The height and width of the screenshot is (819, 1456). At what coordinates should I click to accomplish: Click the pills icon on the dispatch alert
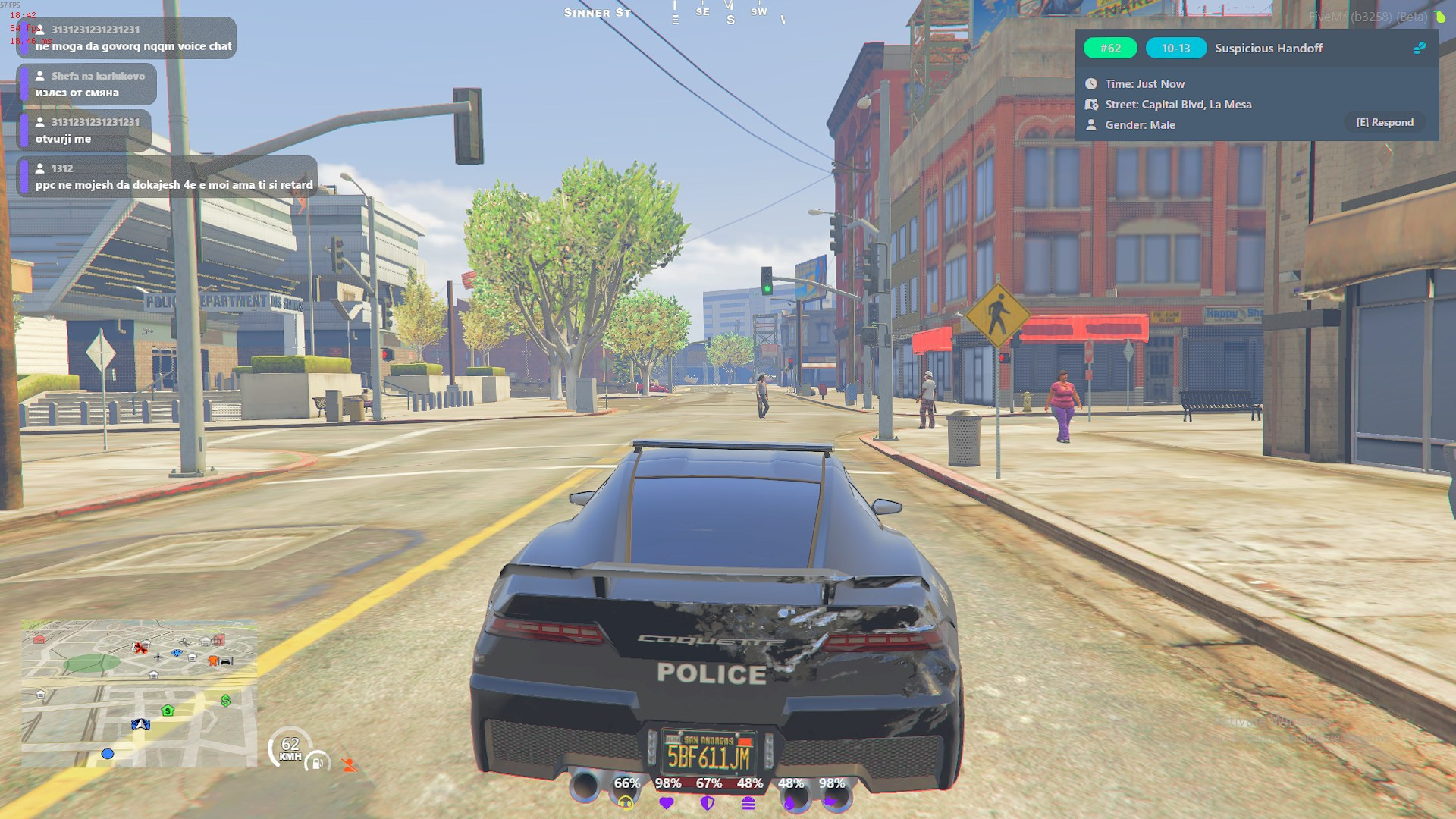pyautogui.click(x=1420, y=48)
